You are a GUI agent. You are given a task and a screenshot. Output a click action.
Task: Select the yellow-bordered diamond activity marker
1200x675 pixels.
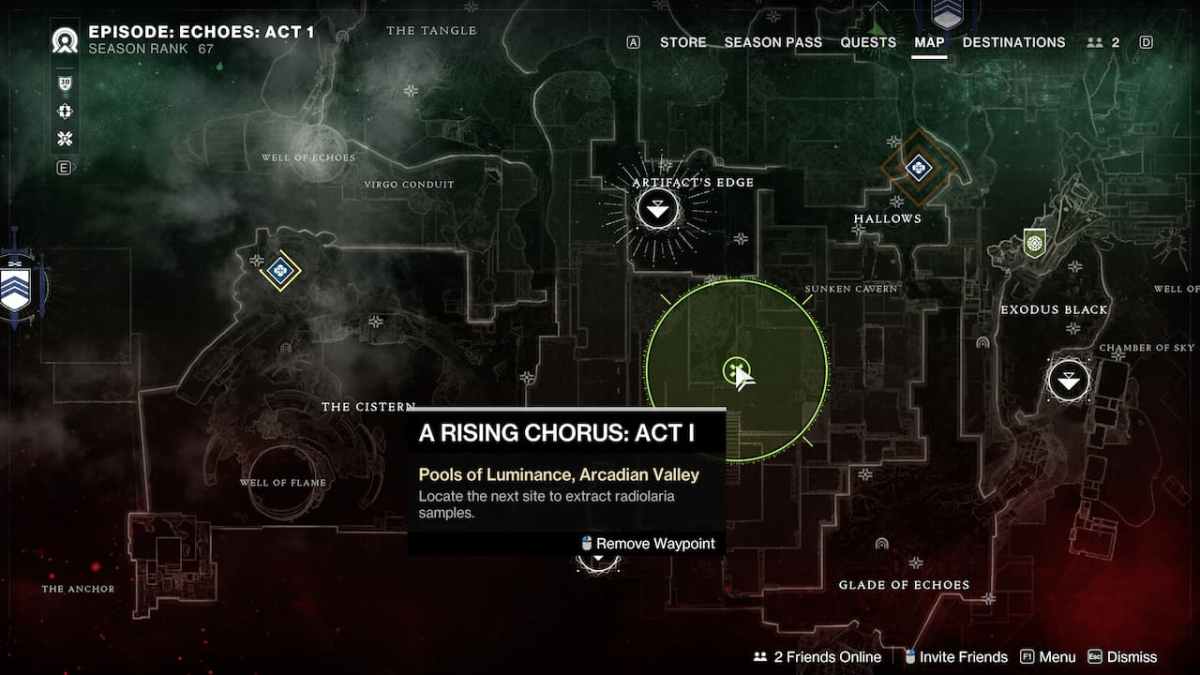[281, 269]
